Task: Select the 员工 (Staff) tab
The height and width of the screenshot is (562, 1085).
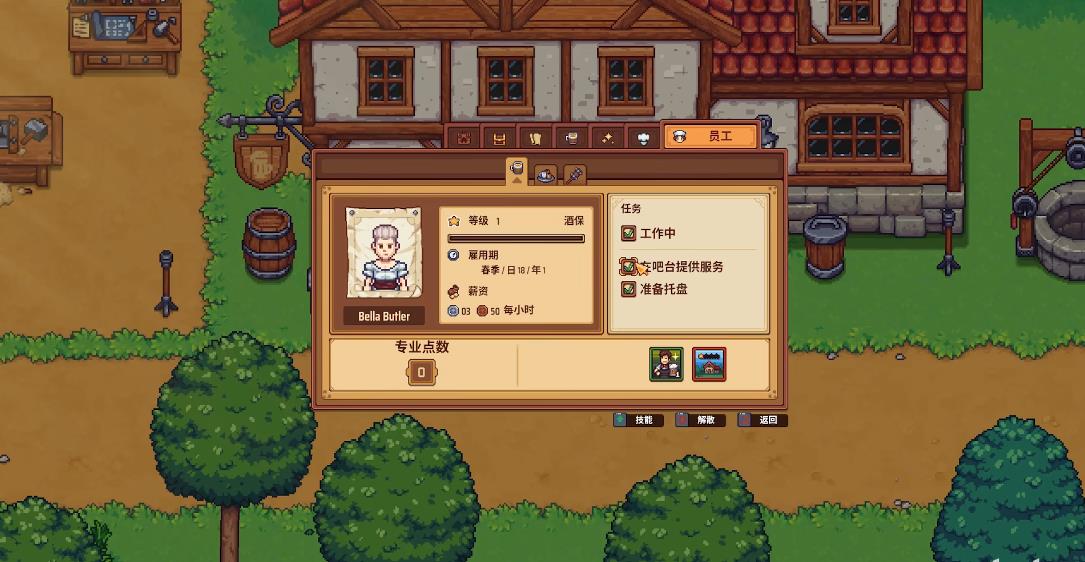Action: (x=709, y=136)
